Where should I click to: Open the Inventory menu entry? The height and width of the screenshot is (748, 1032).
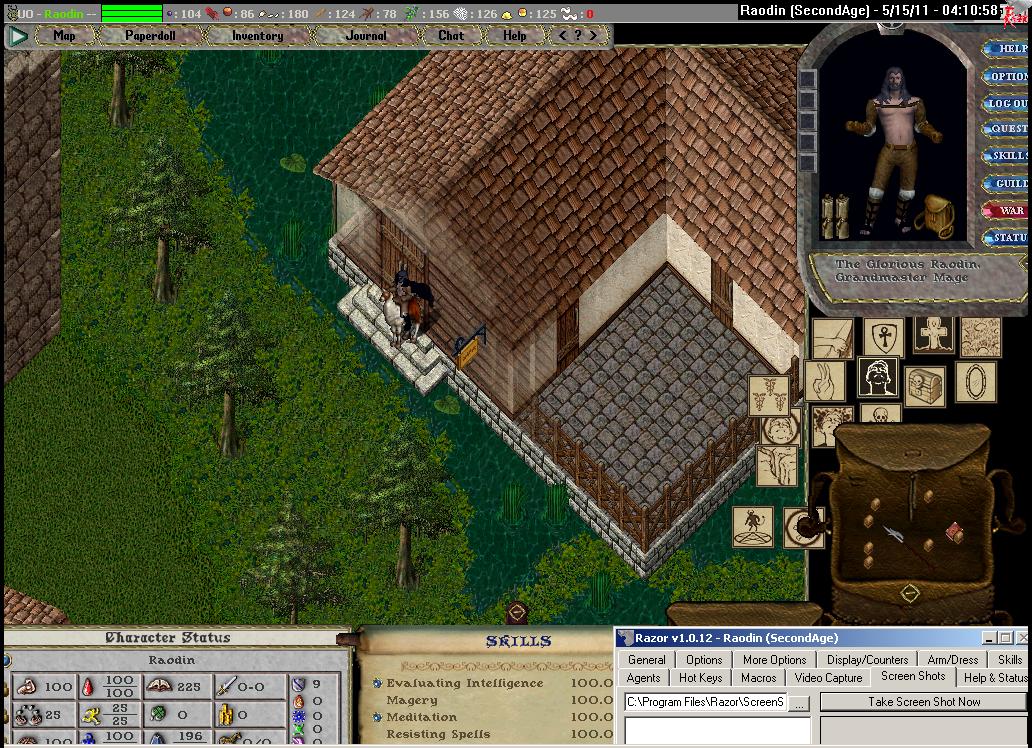pyautogui.click(x=257, y=36)
